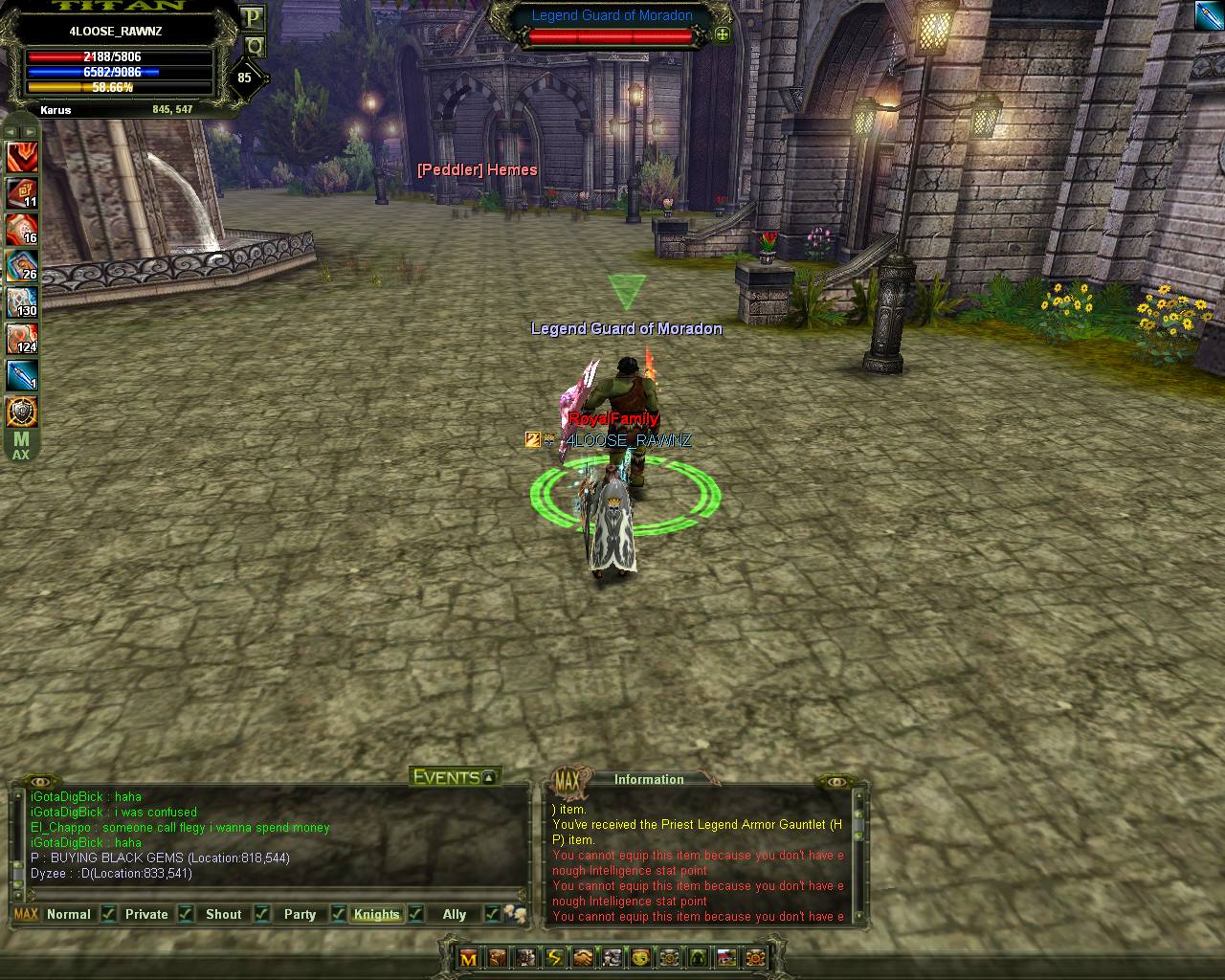This screenshot has height=980, width=1225.
Task: Use the blue sword item with count 1
Action: [x=22, y=375]
